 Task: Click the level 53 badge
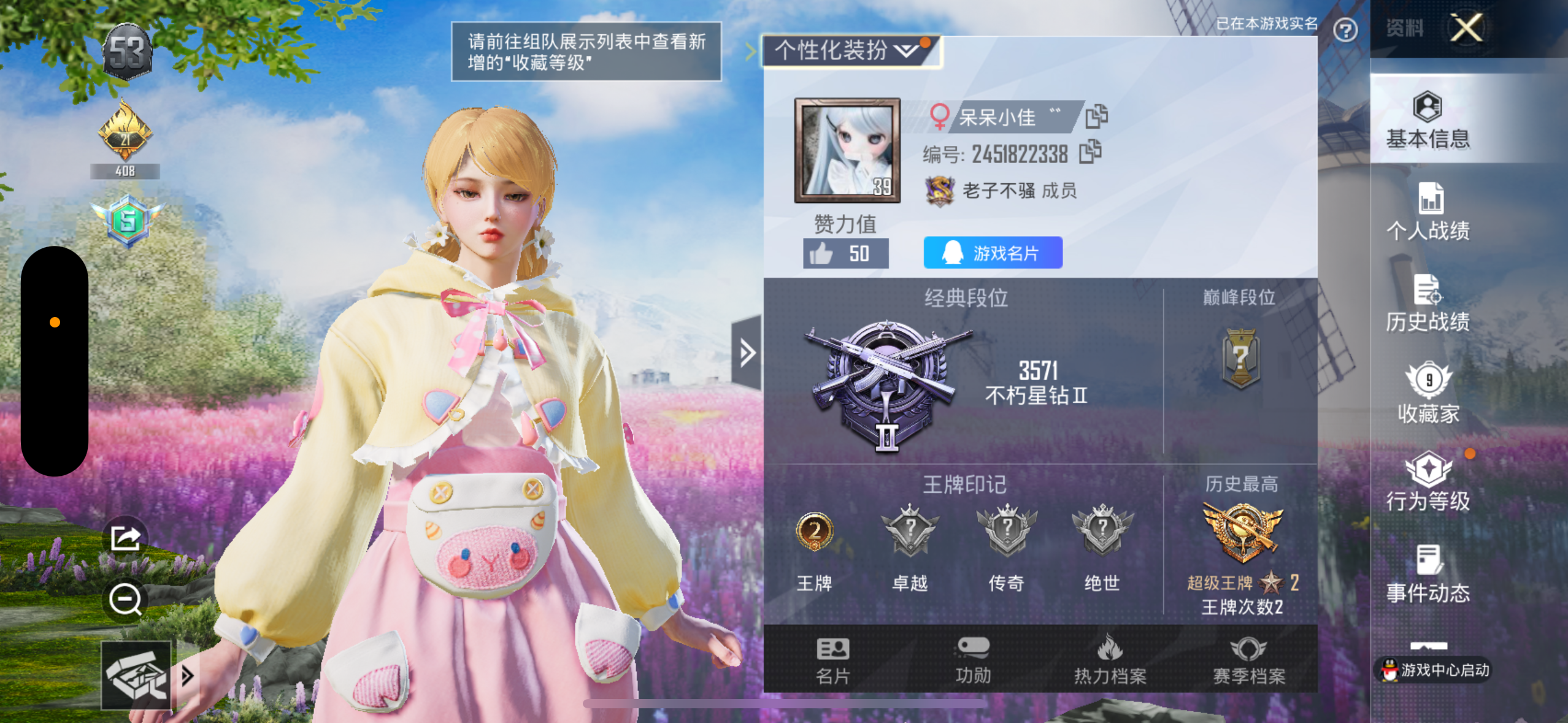[x=126, y=50]
